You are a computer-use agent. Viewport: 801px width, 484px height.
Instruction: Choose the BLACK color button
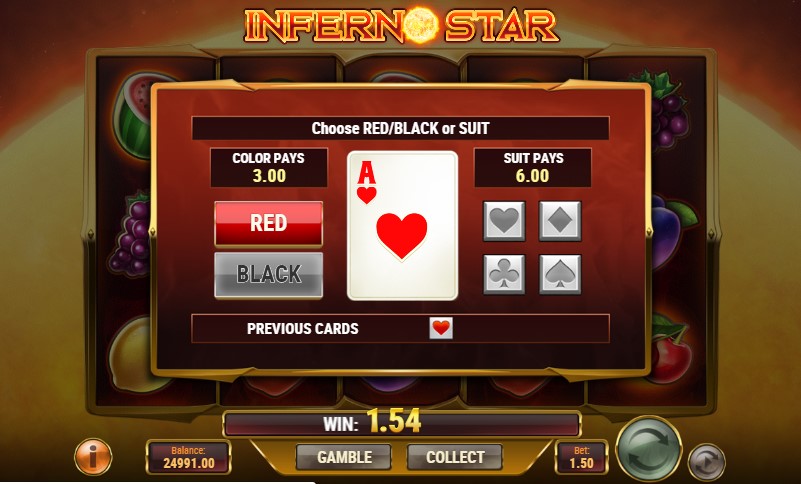tap(268, 274)
